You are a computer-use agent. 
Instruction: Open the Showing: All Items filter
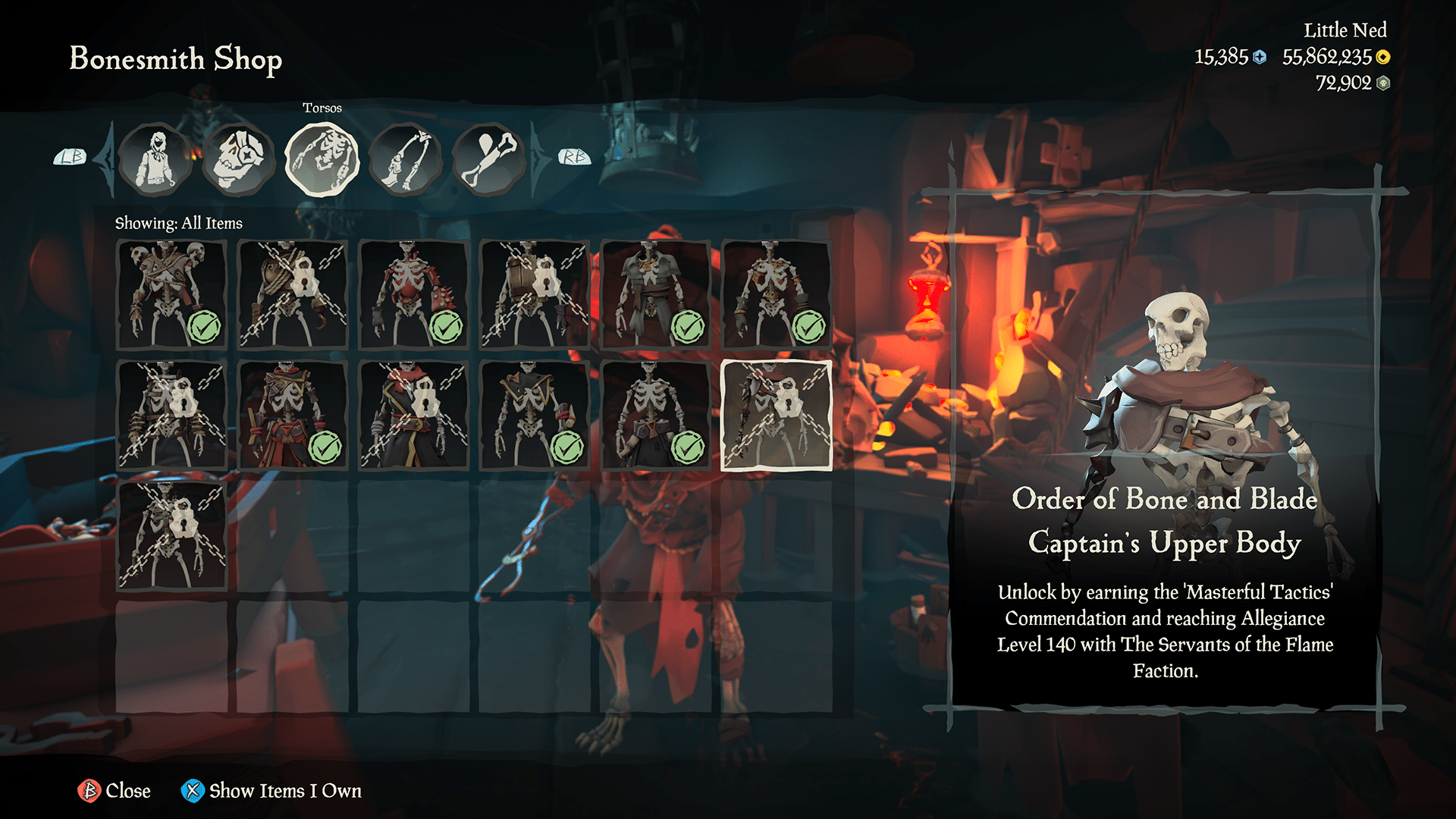pos(178,223)
